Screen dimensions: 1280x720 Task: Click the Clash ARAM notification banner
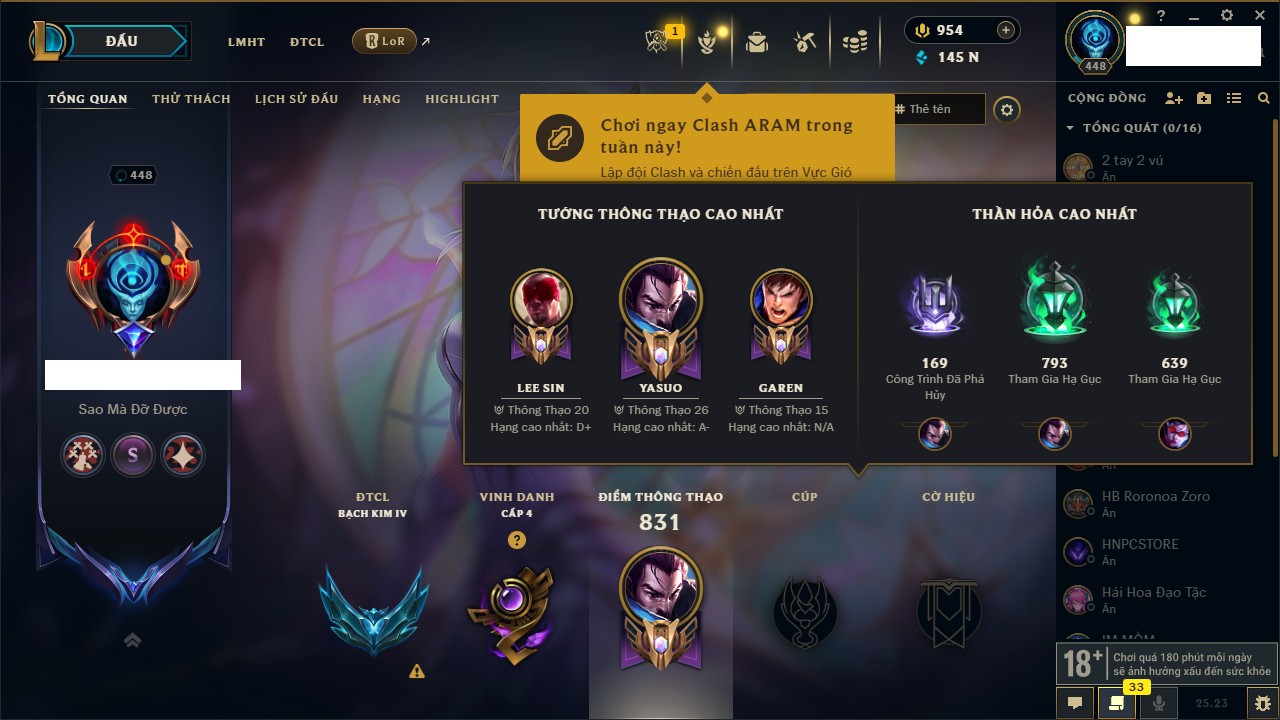pos(706,138)
